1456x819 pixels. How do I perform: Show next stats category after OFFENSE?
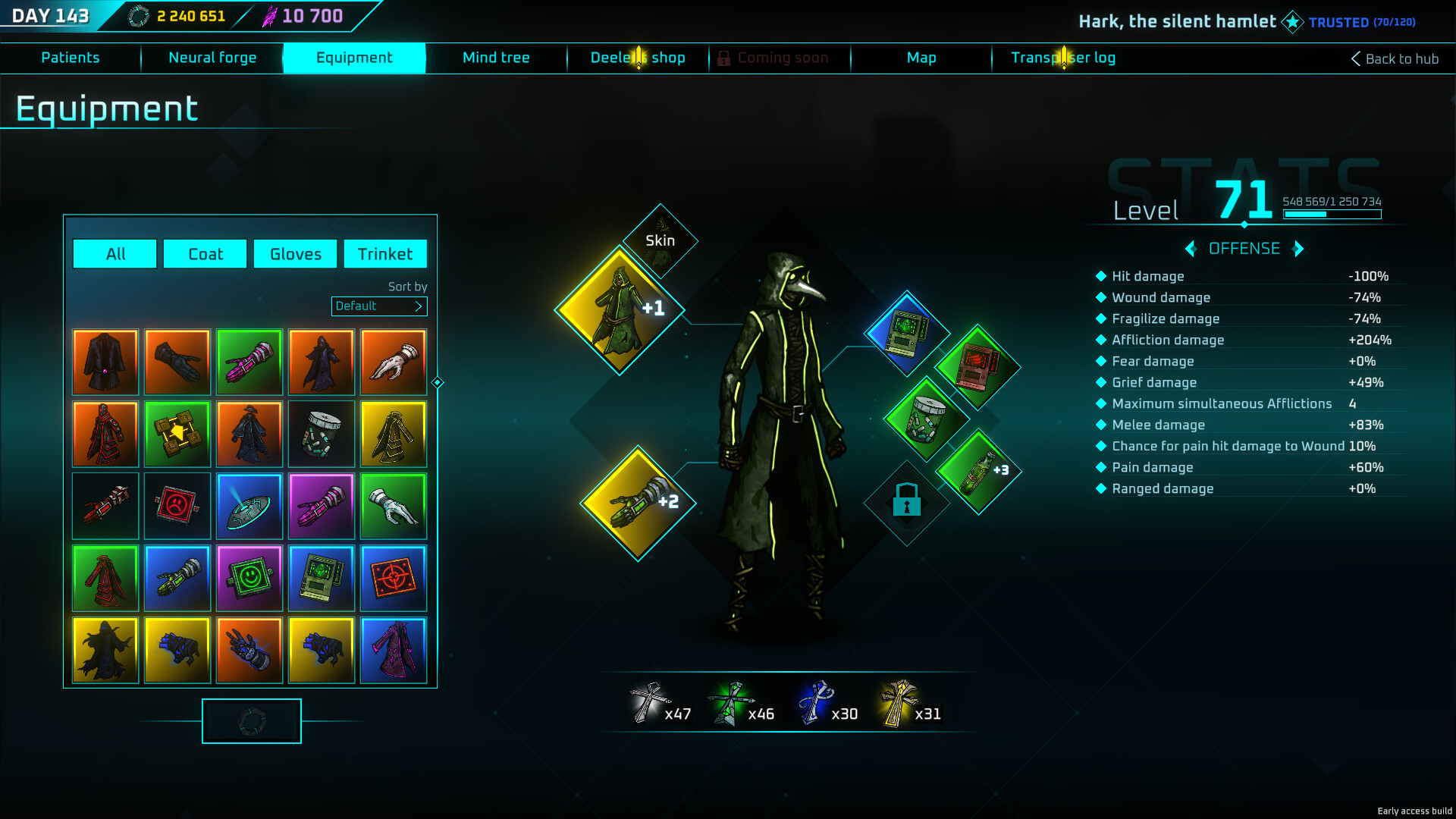(x=1298, y=249)
